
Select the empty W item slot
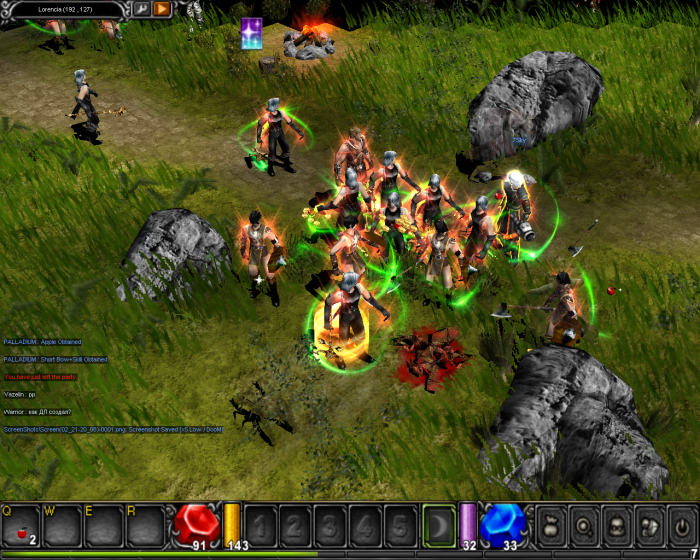click(61, 525)
